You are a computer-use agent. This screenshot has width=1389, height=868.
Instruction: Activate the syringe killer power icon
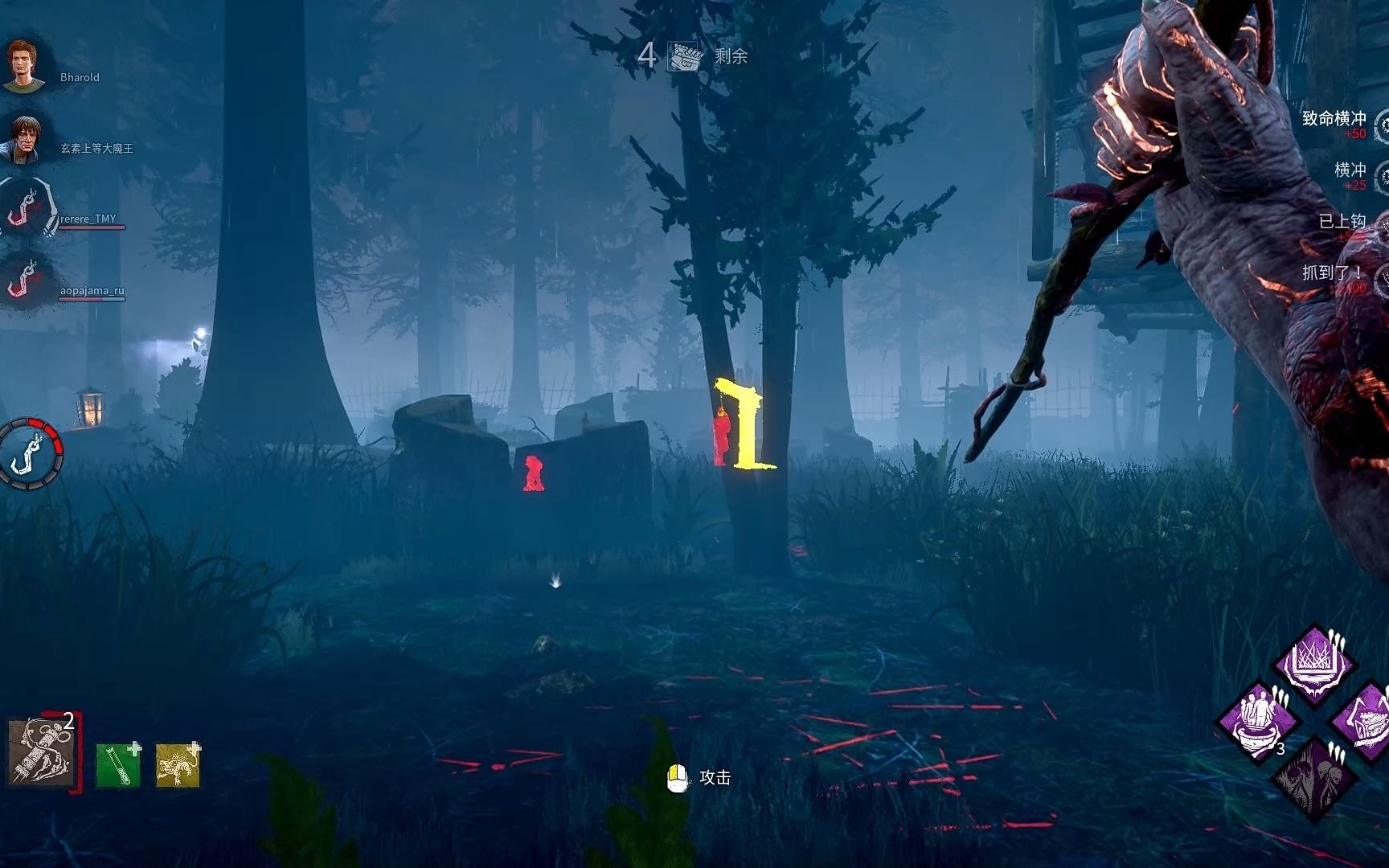coord(41,753)
